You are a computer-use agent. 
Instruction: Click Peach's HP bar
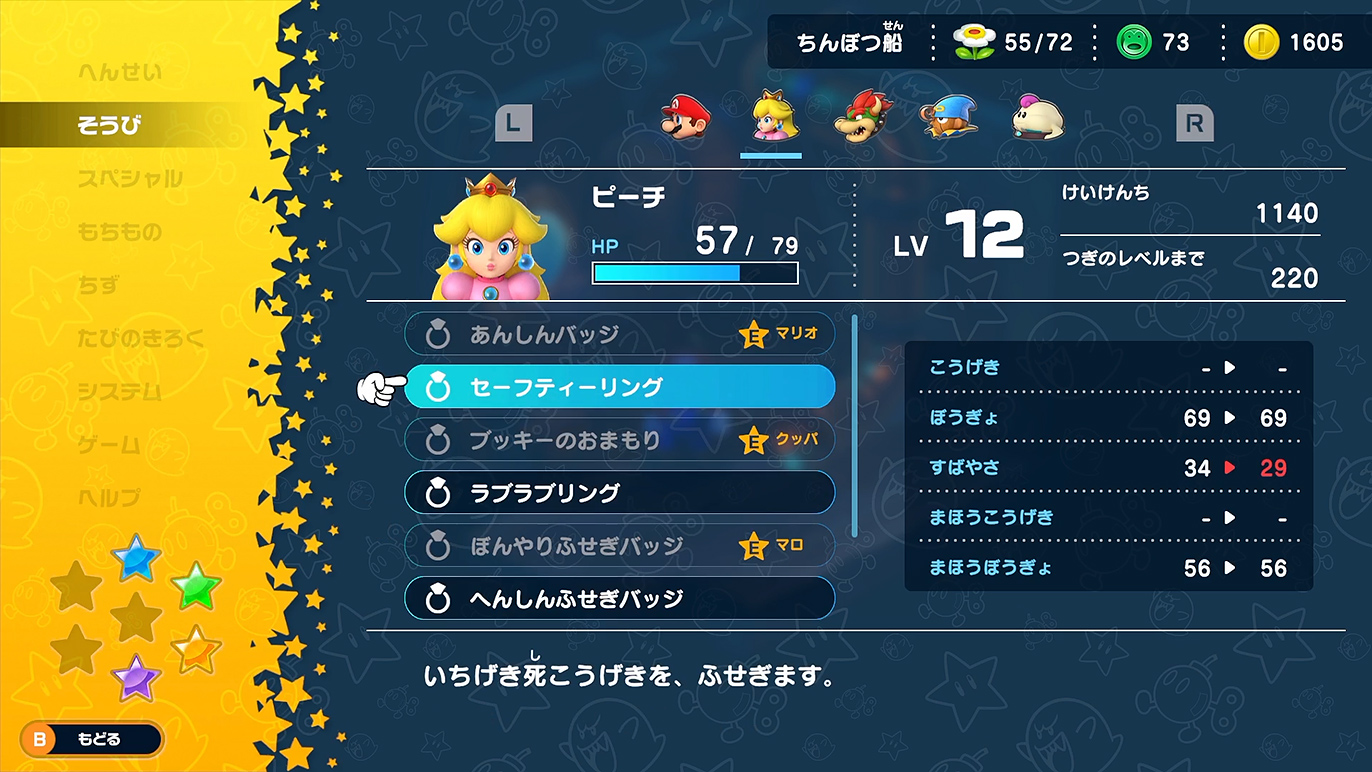pyautogui.click(x=695, y=271)
